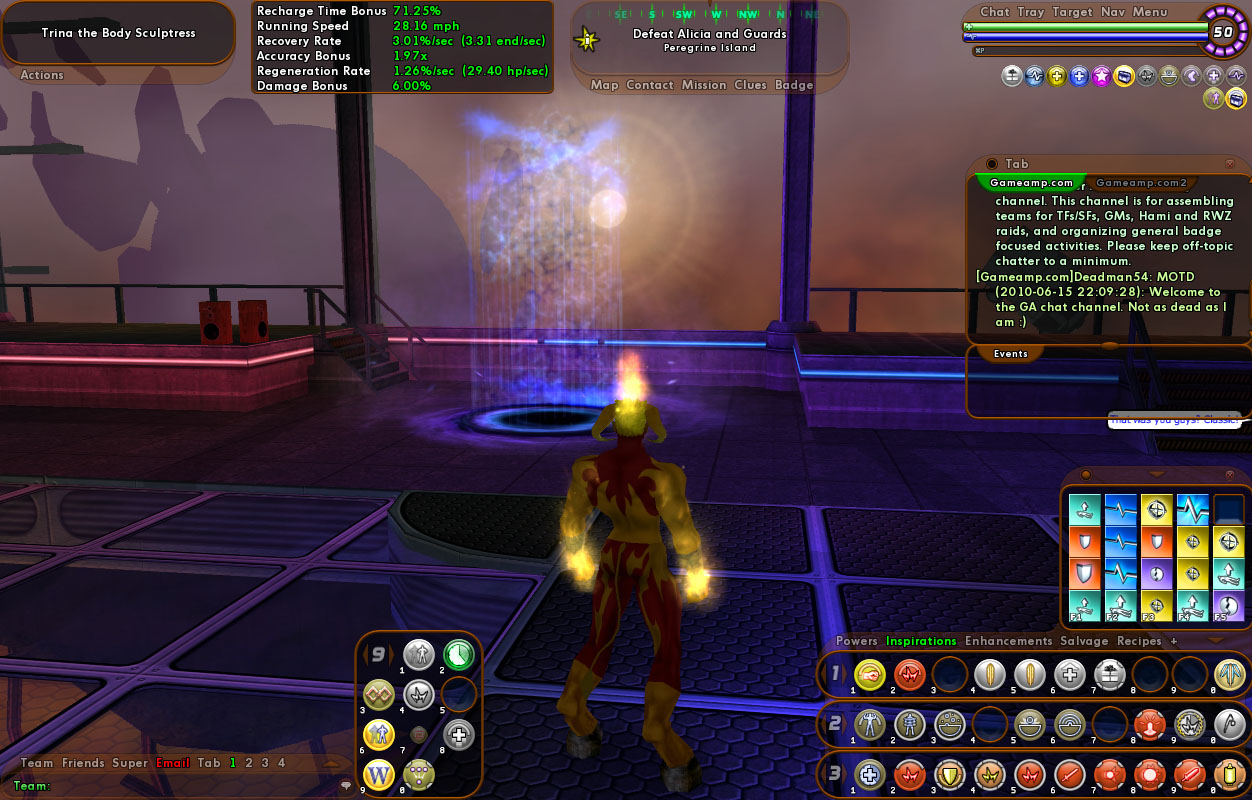Open the Email window

click(172, 763)
